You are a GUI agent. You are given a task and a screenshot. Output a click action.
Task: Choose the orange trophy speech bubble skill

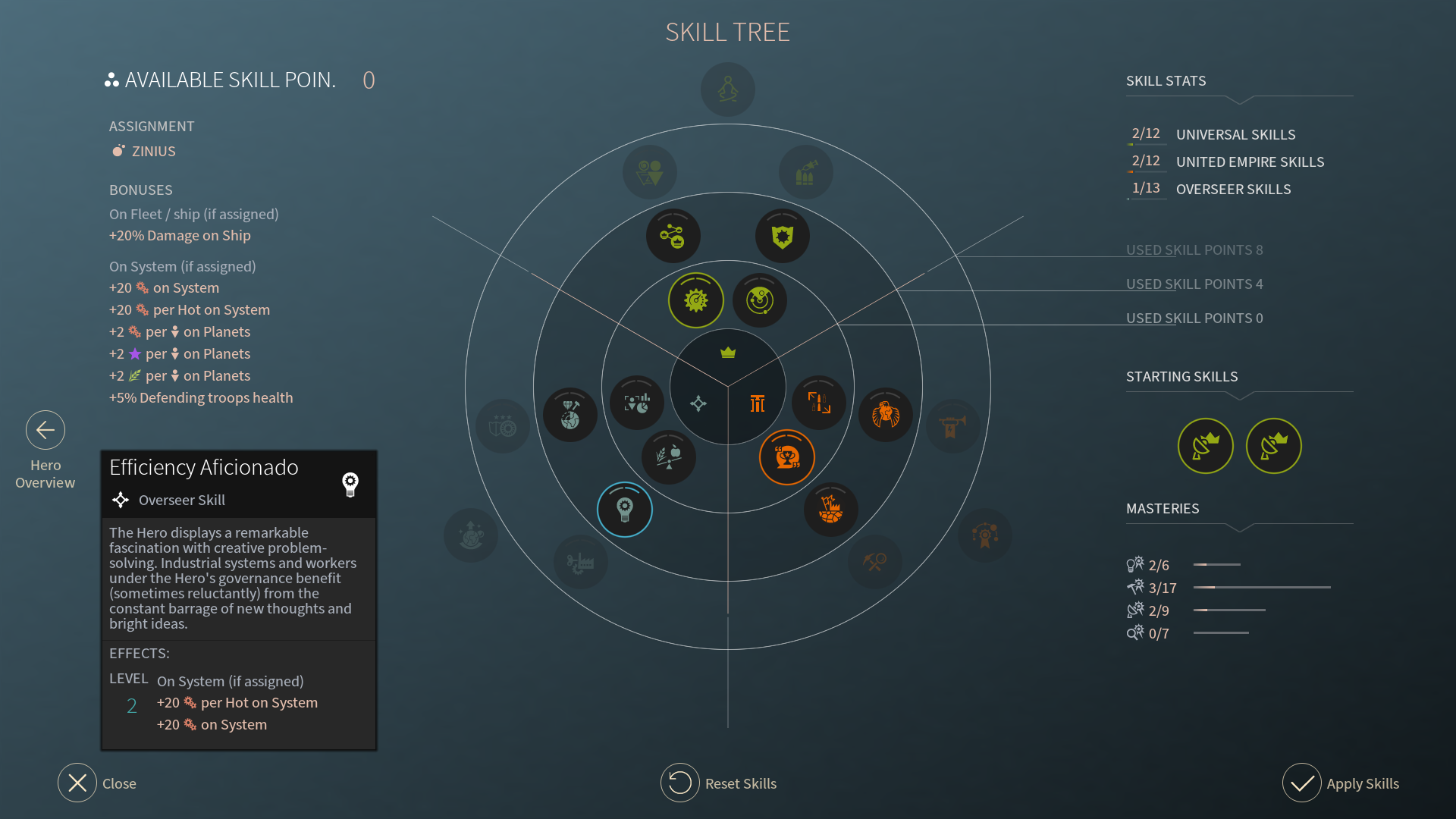[787, 457]
